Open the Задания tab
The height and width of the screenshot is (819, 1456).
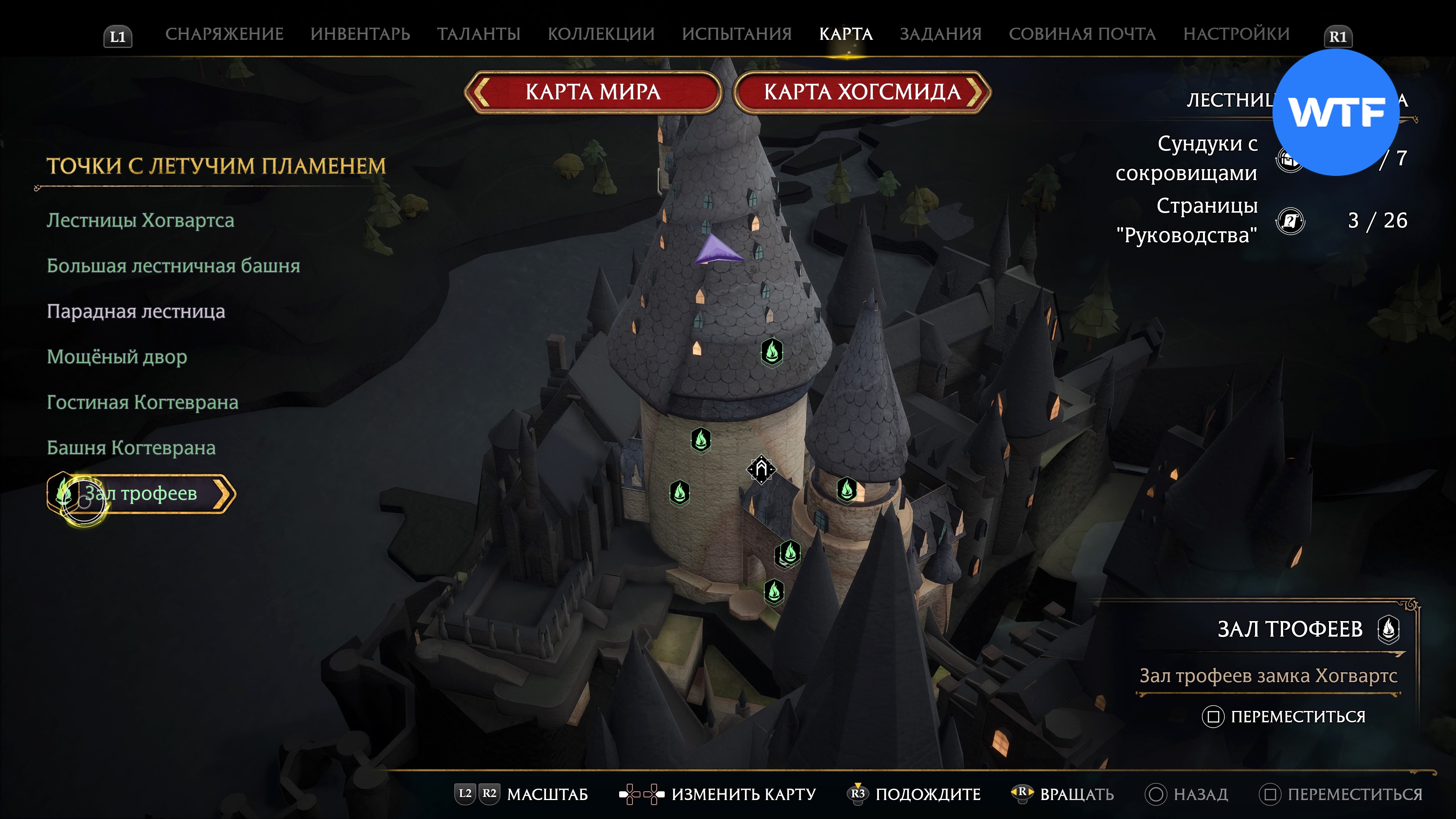click(940, 34)
